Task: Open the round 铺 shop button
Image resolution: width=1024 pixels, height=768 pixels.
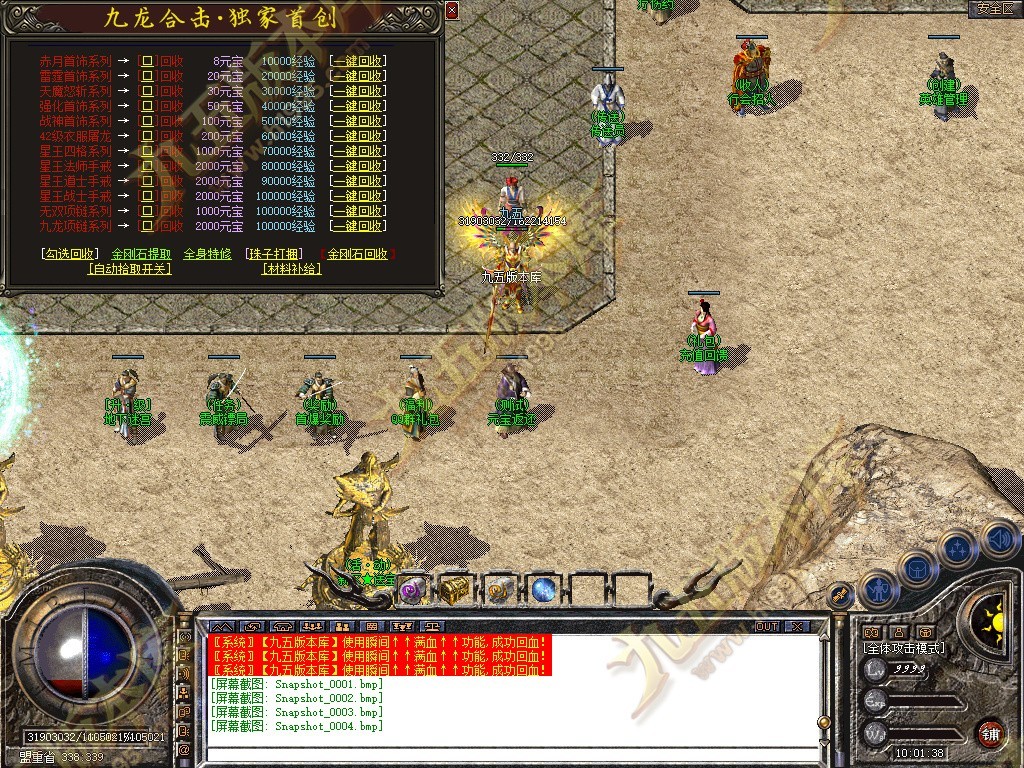Action: coord(991,732)
